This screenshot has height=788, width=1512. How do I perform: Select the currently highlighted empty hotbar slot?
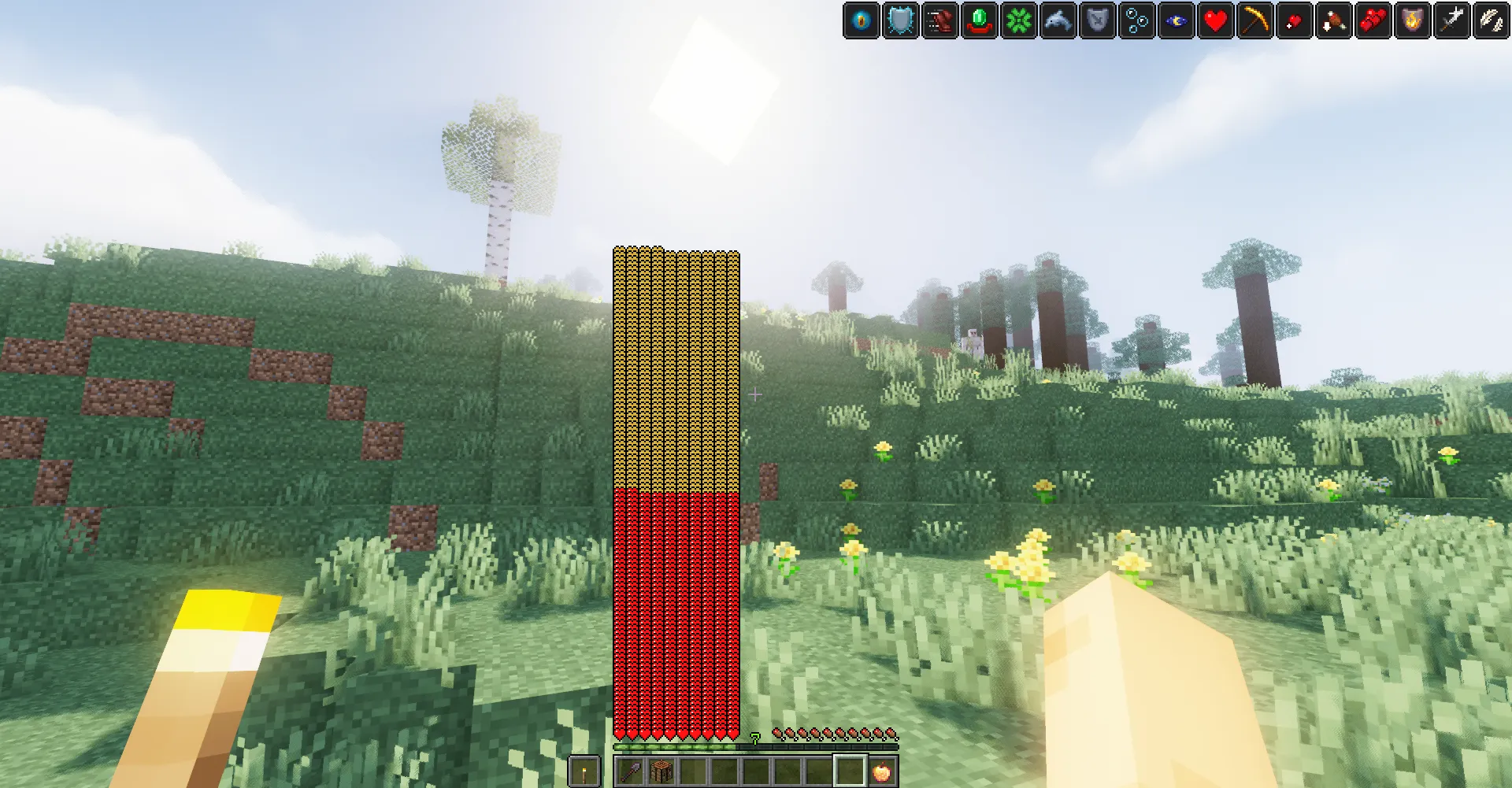(x=850, y=771)
